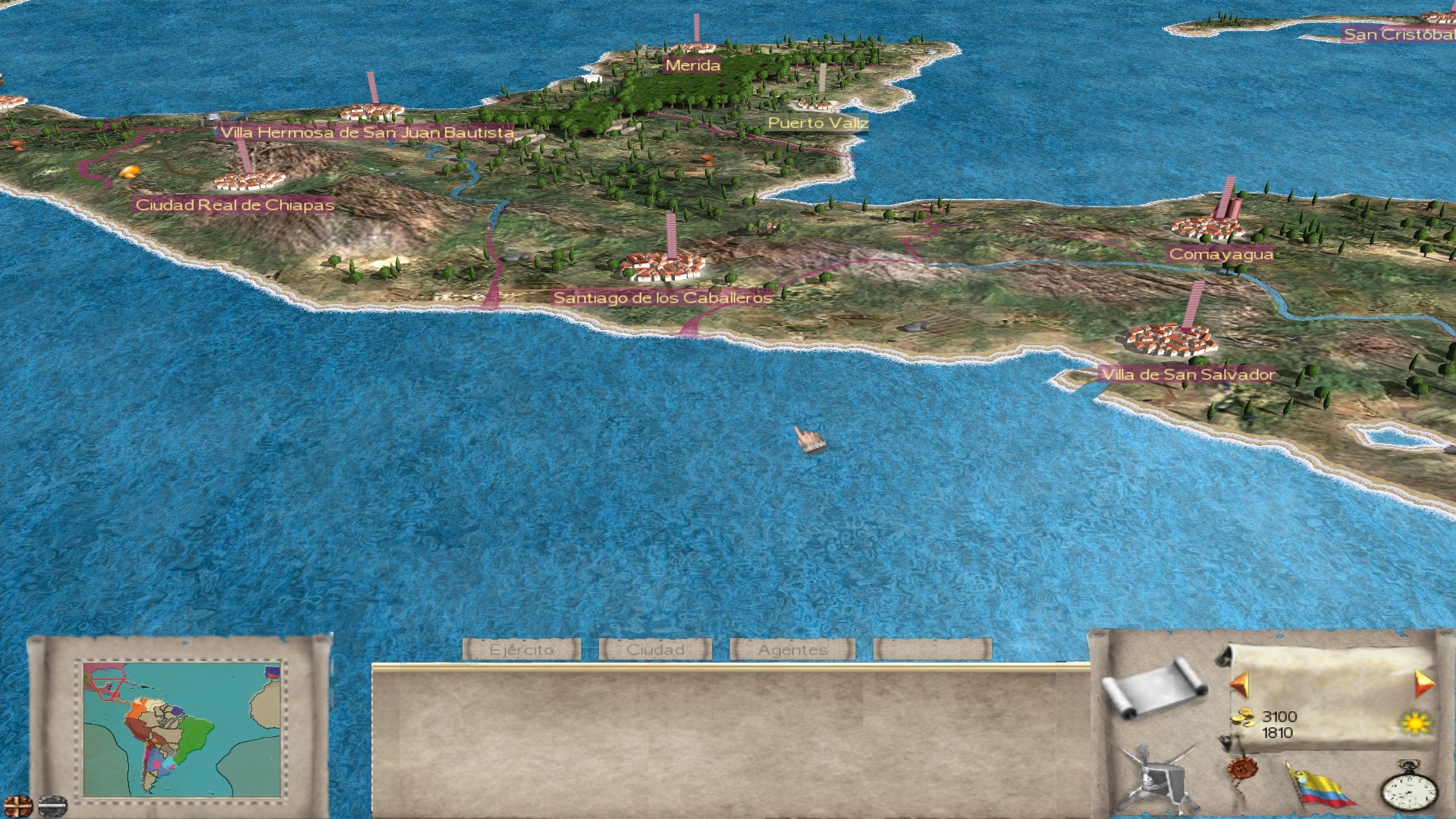End the turn with the pocket watch

[x=1408, y=789]
